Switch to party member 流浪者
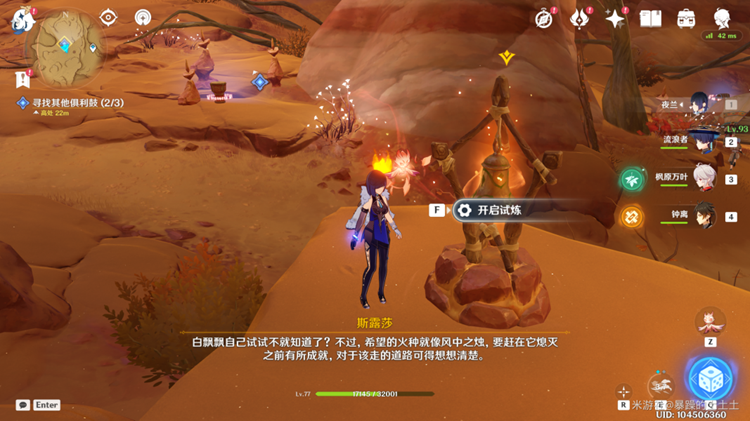 coord(704,142)
